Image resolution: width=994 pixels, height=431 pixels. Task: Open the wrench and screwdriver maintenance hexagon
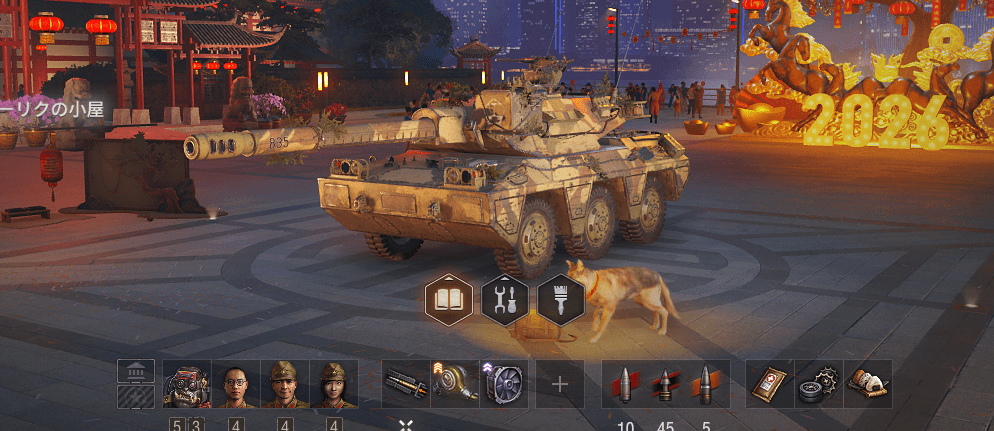[x=505, y=297]
